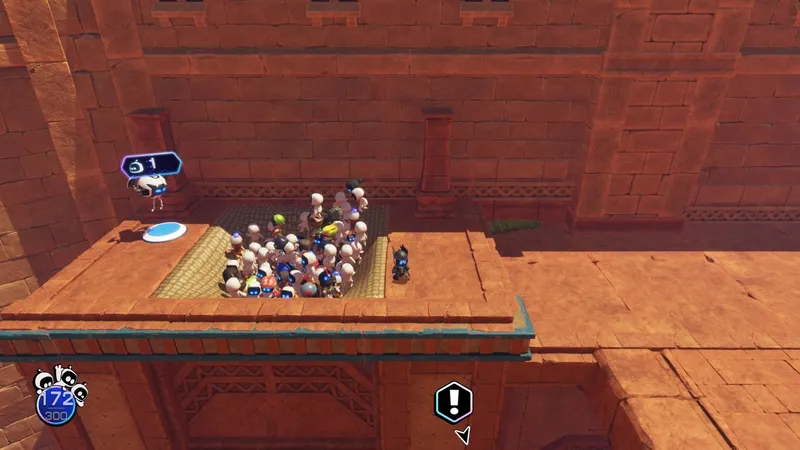Viewport: 800px width, 450px height.
Task: Click the rescued bots cluster icon
Action: point(59,384)
